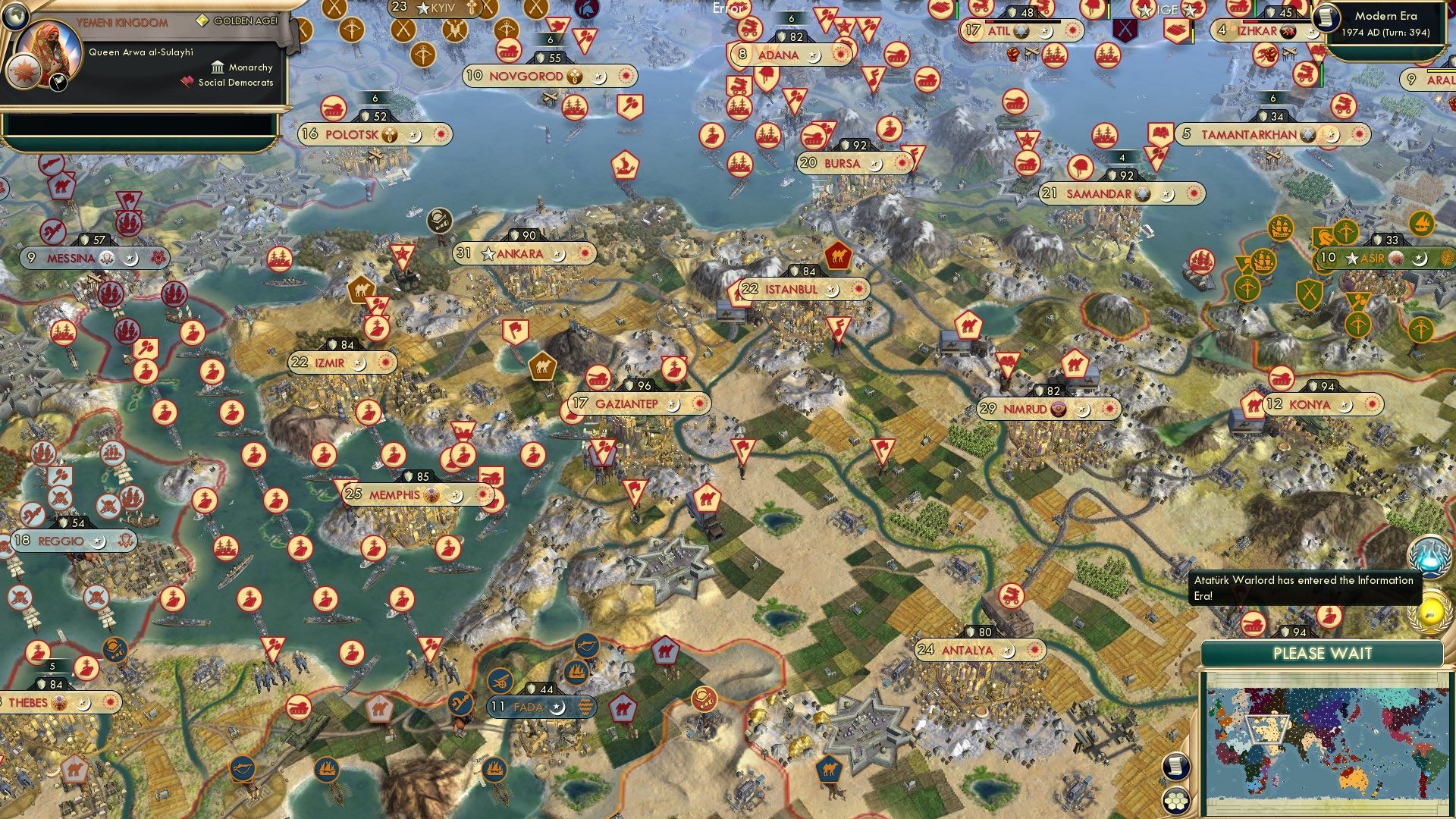Viewport: 1456px width, 819px height.
Task: Click the globe icon in the top-left corner
Action: point(15,15)
